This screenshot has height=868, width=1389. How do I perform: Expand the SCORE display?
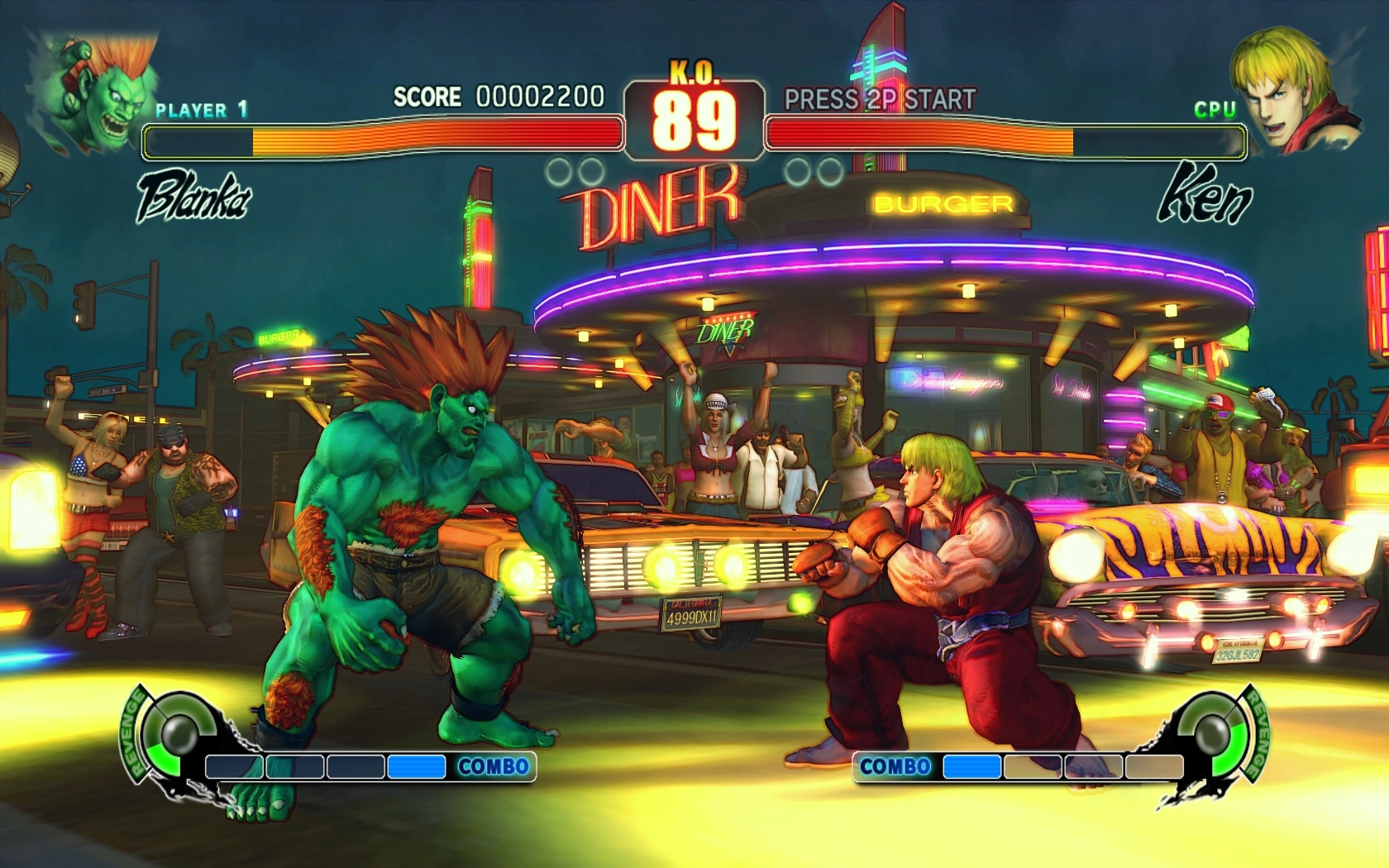click(x=427, y=95)
